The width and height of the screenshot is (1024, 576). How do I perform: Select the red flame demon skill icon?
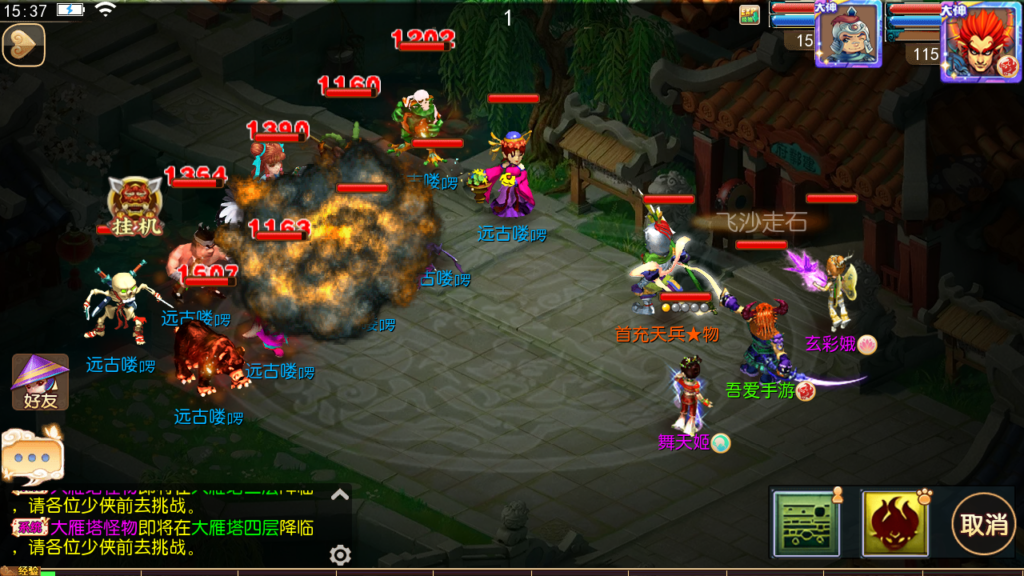point(893,523)
